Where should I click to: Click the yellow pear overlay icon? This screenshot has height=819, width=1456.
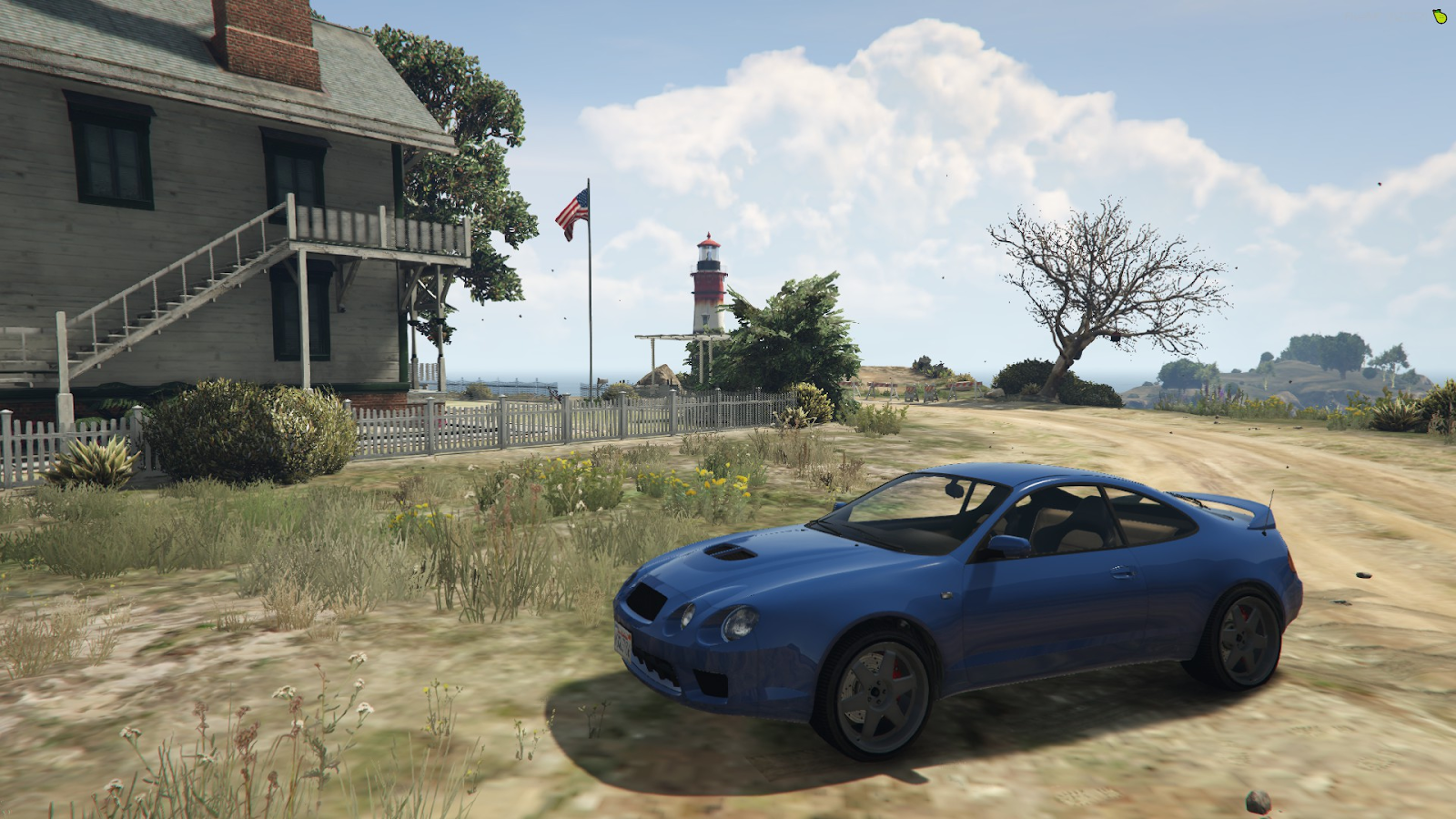1439,16
